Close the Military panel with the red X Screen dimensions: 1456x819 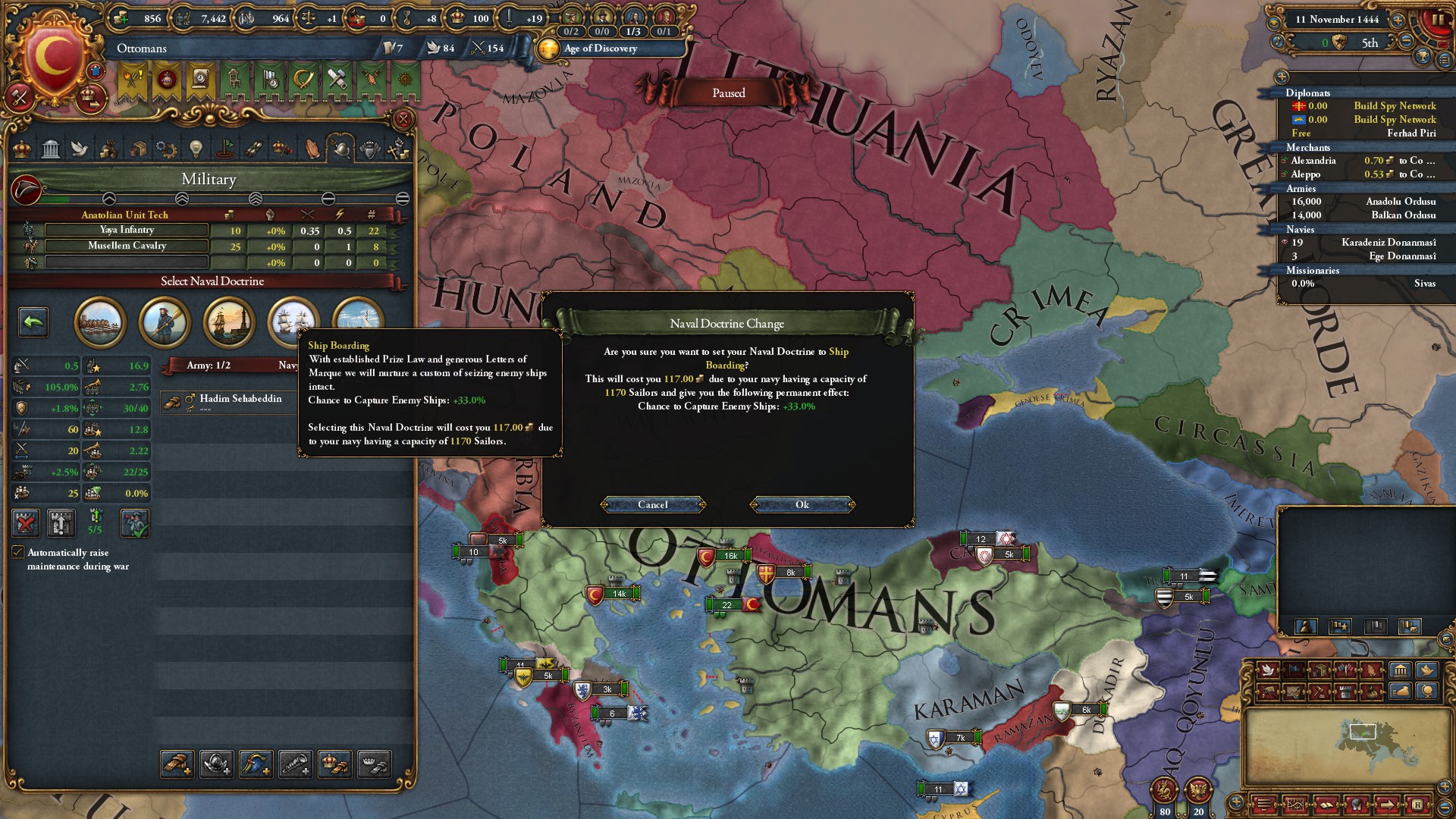[403, 119]
